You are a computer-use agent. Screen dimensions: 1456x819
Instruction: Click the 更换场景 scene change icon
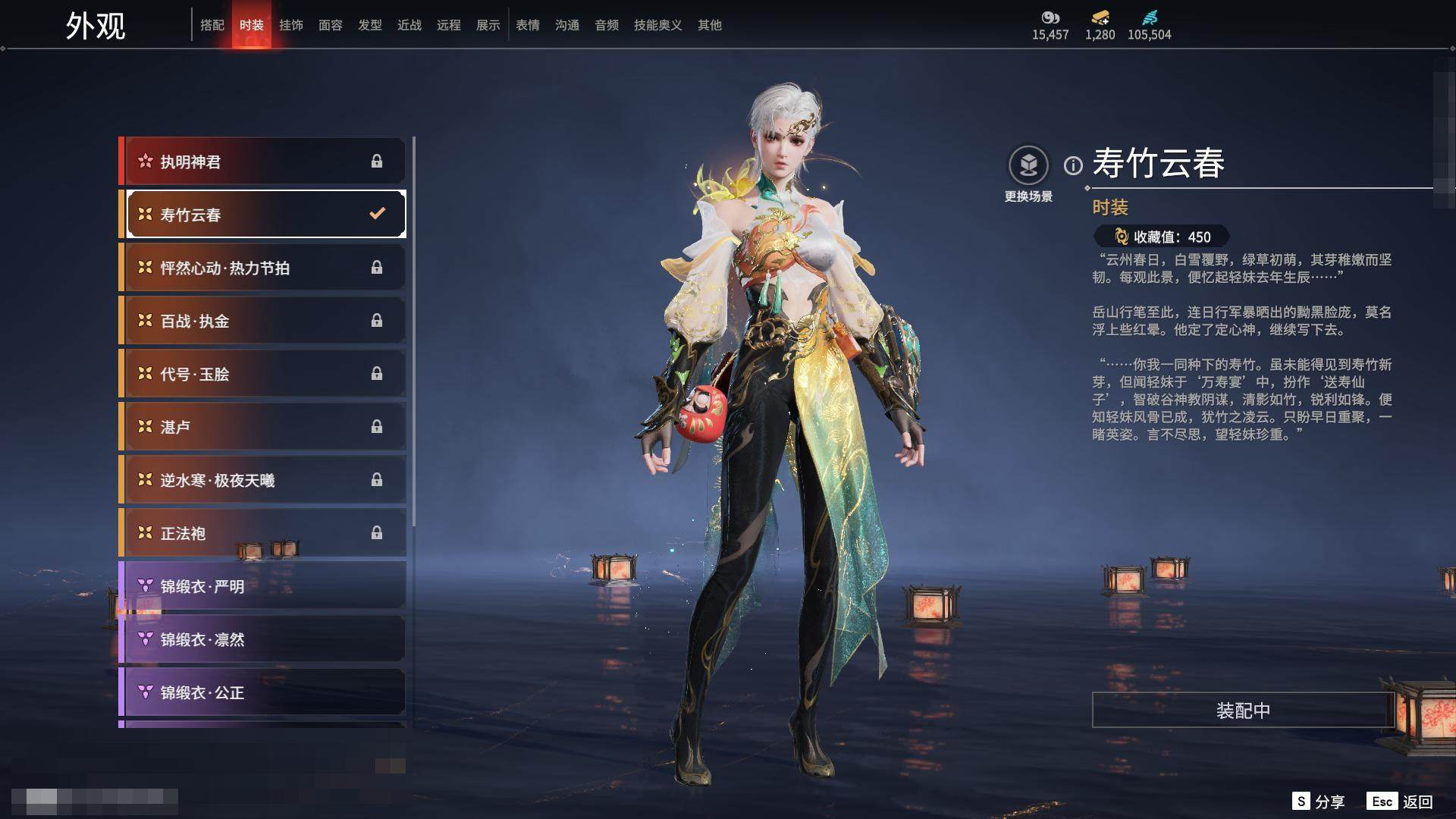1028,165
